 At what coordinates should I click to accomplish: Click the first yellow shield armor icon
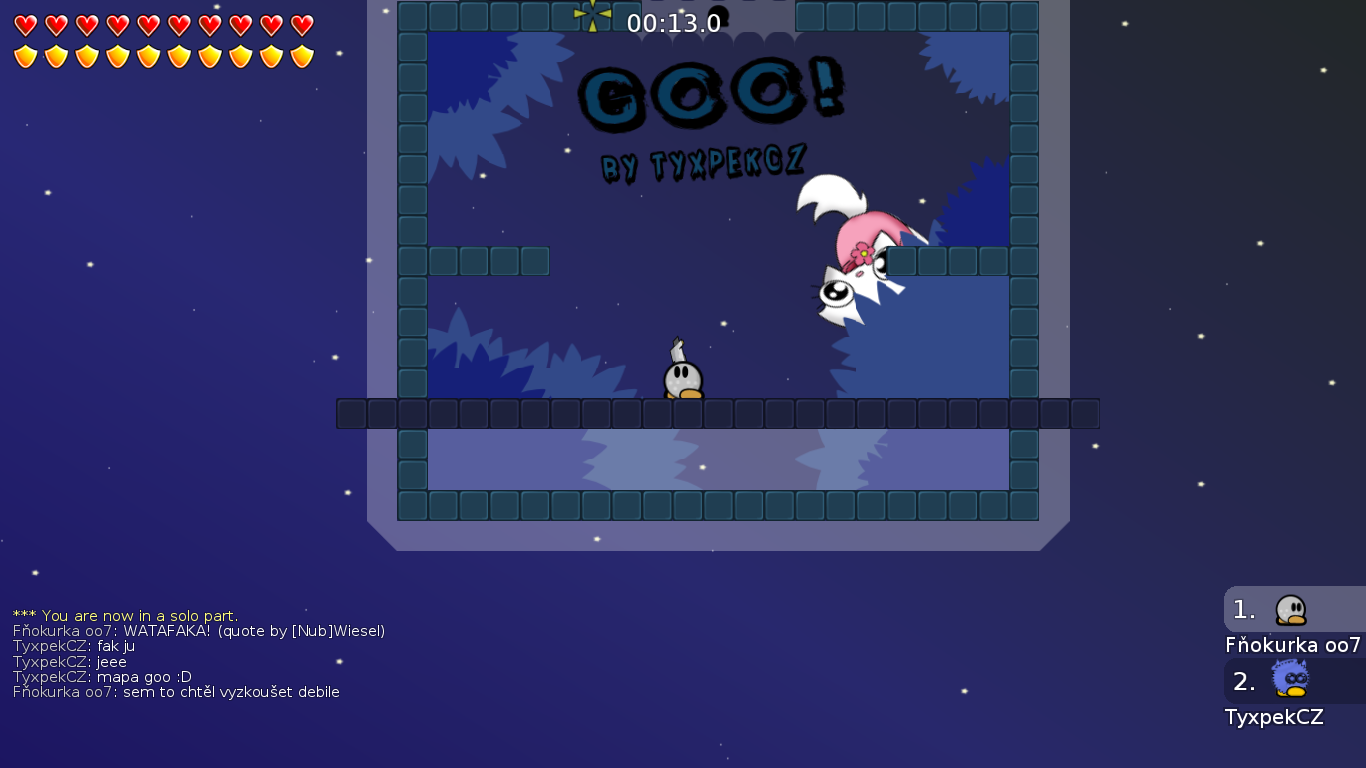tap(25, 56)
